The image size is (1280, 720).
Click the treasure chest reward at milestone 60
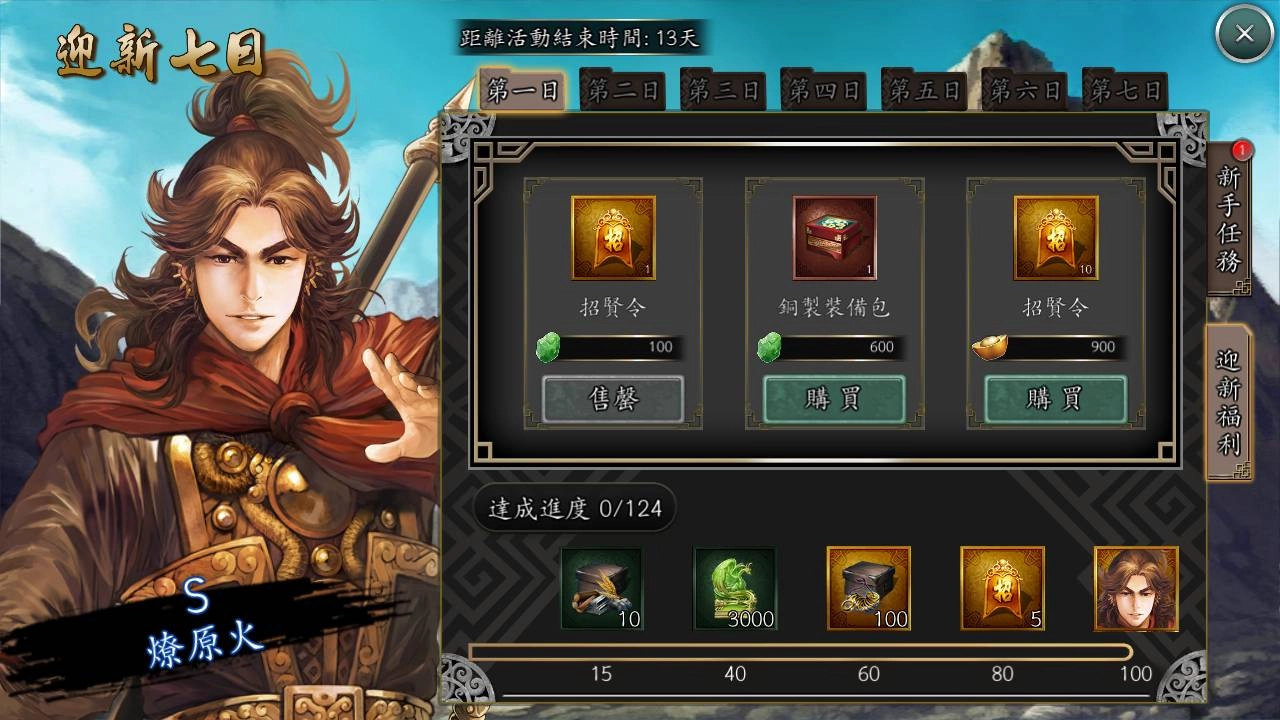pos(868,589)
